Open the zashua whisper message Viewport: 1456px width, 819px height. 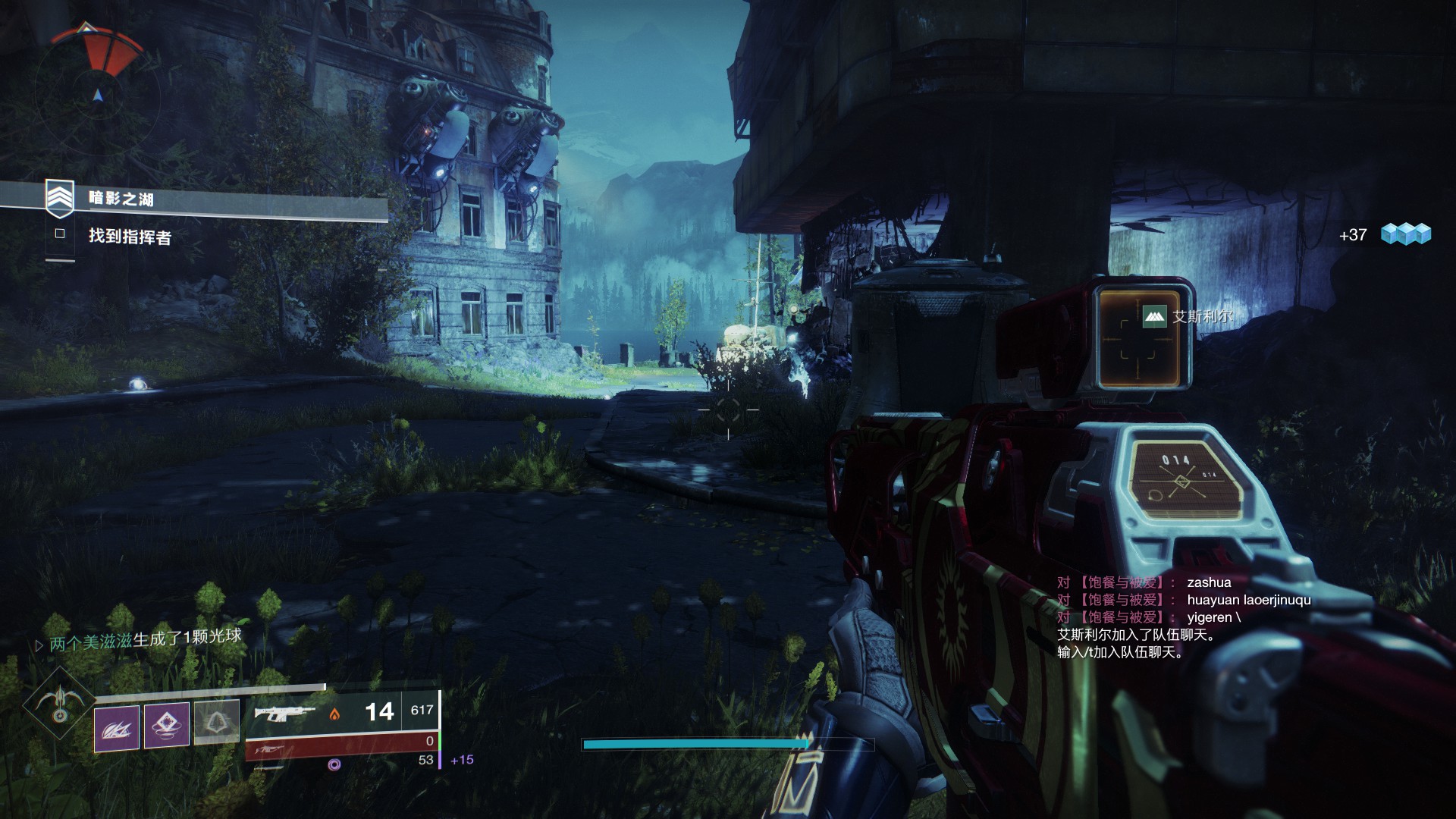tap(1209, 582)
